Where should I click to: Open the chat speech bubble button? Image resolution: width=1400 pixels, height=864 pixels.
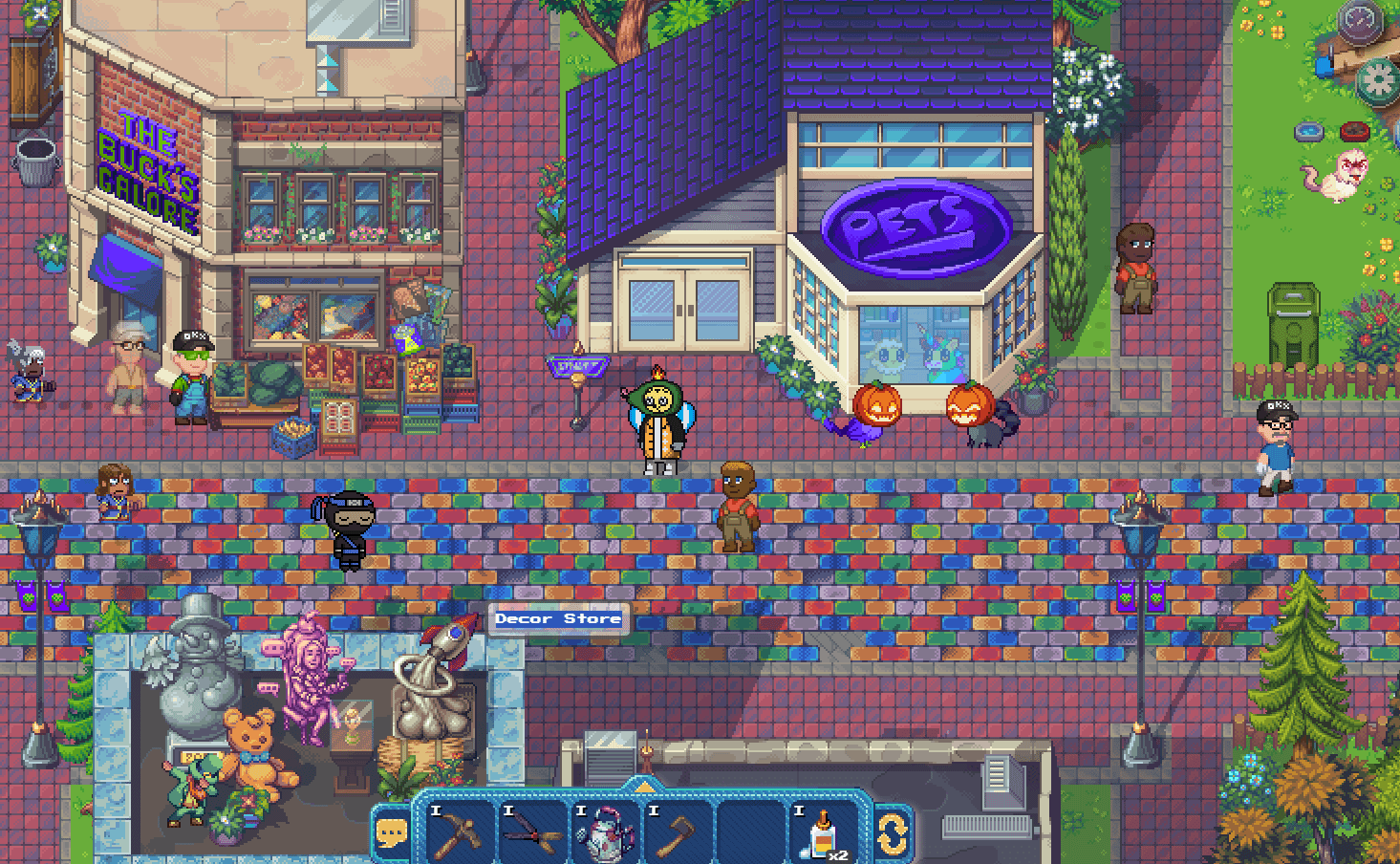pos(392,833)
